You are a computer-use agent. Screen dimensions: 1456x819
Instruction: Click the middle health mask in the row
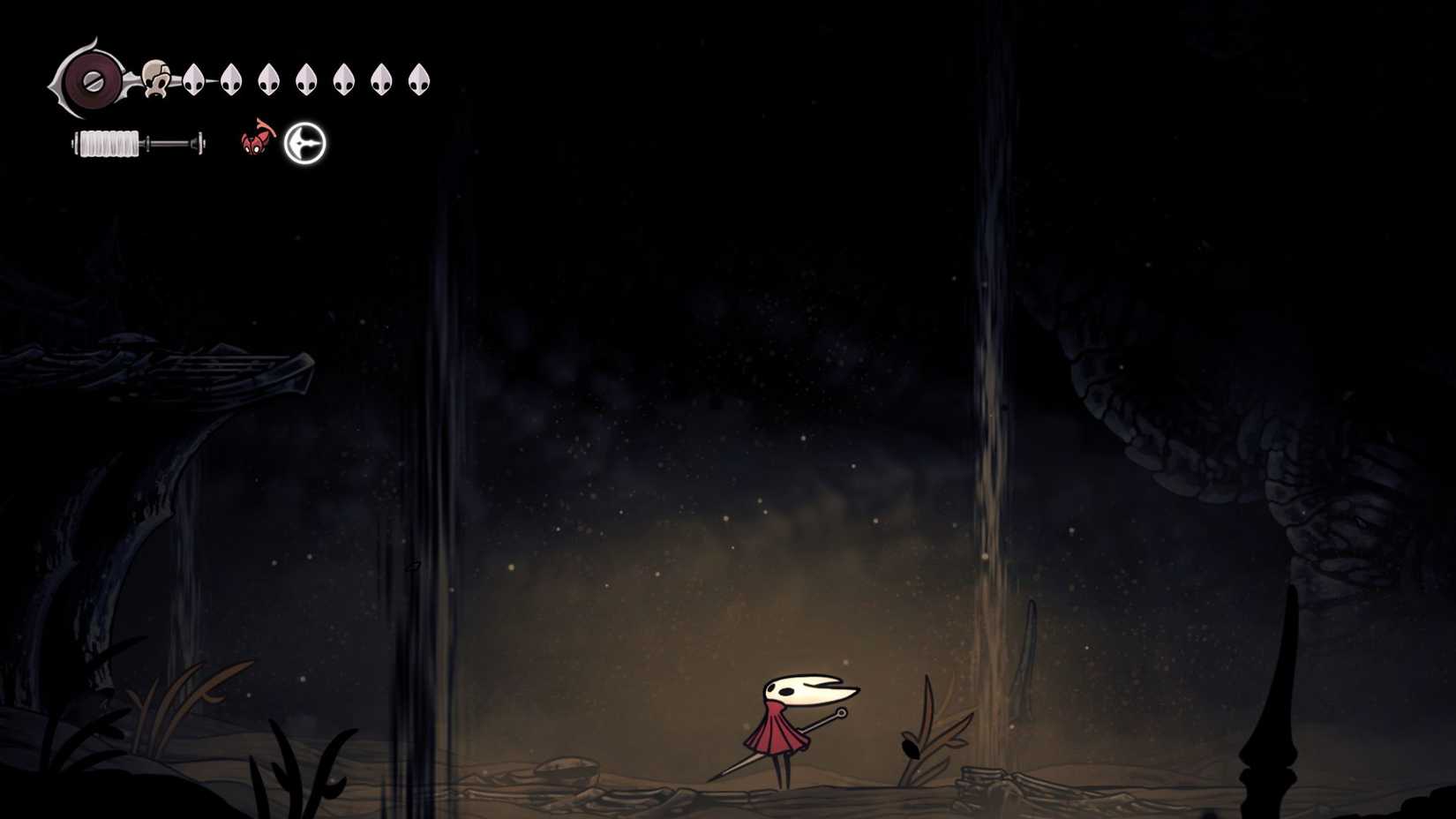[x=305, y=78]
